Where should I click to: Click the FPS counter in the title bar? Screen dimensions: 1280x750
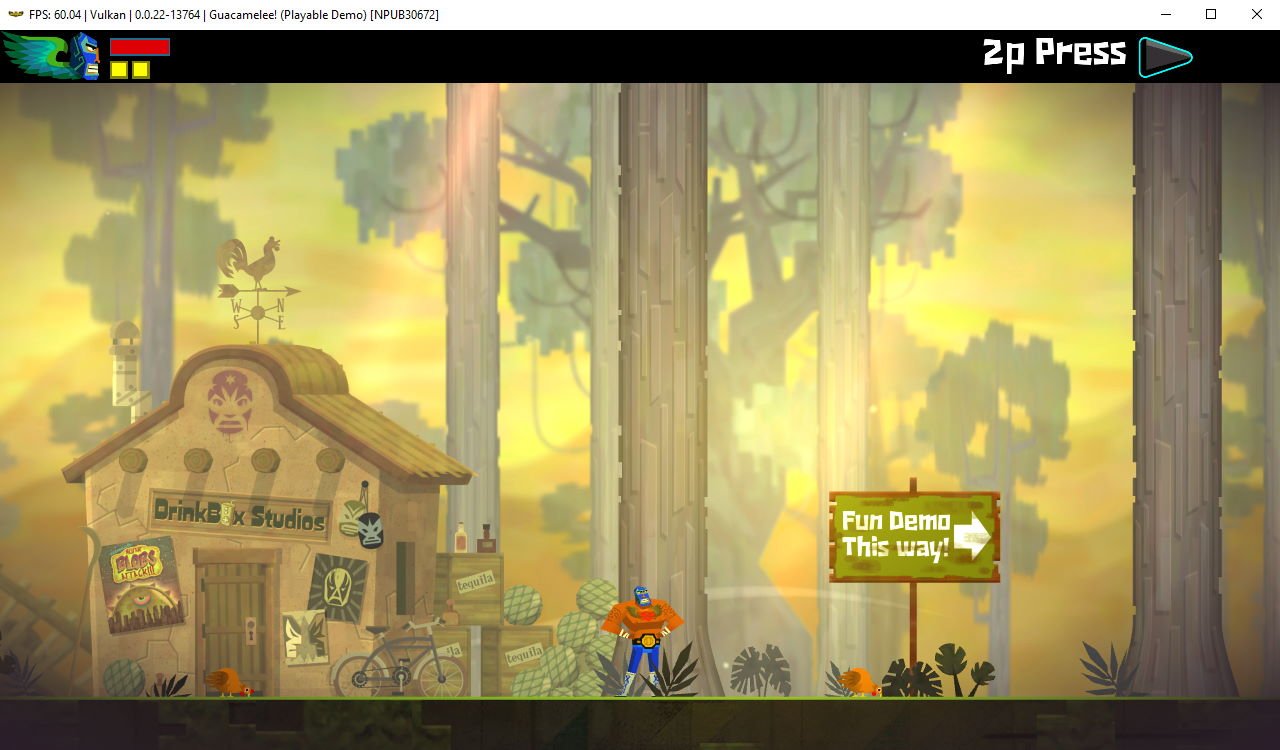tap(55, 14)
